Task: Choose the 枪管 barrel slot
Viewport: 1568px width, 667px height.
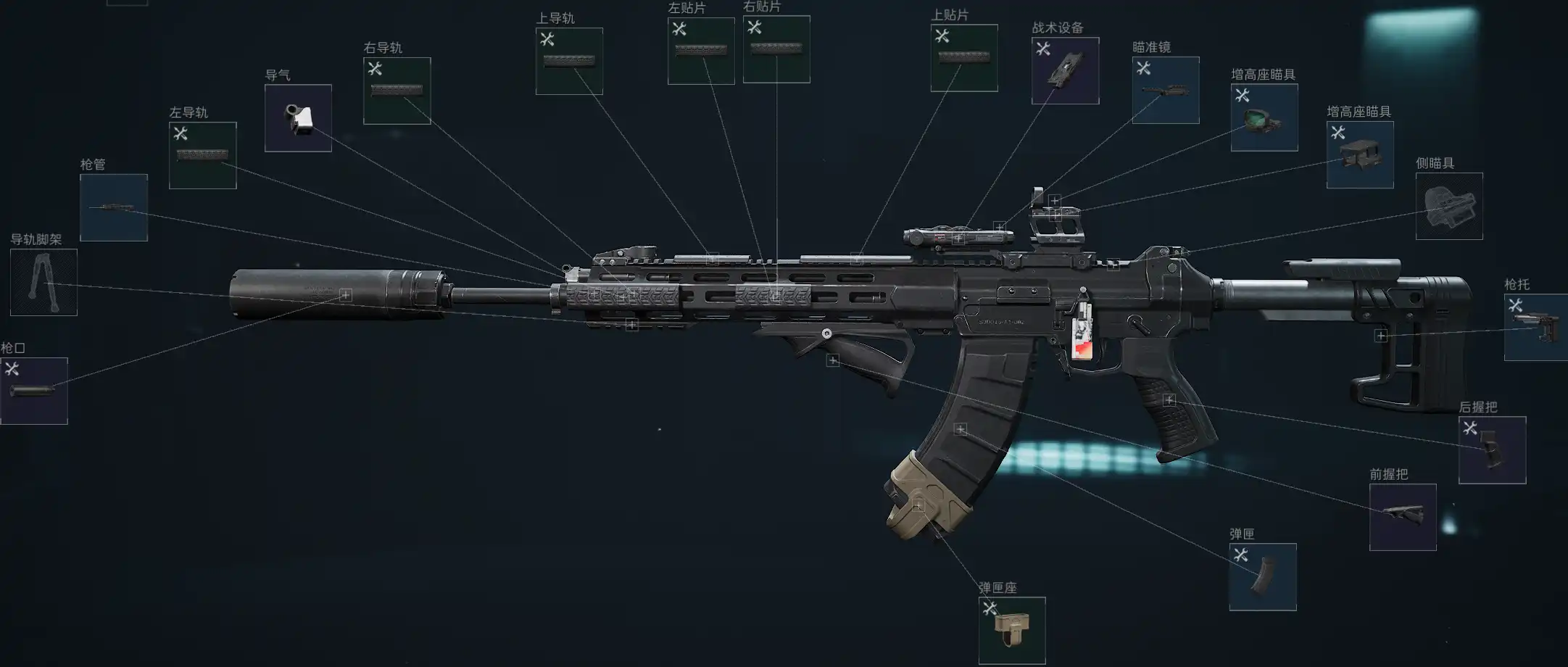Action: point(114,207)
